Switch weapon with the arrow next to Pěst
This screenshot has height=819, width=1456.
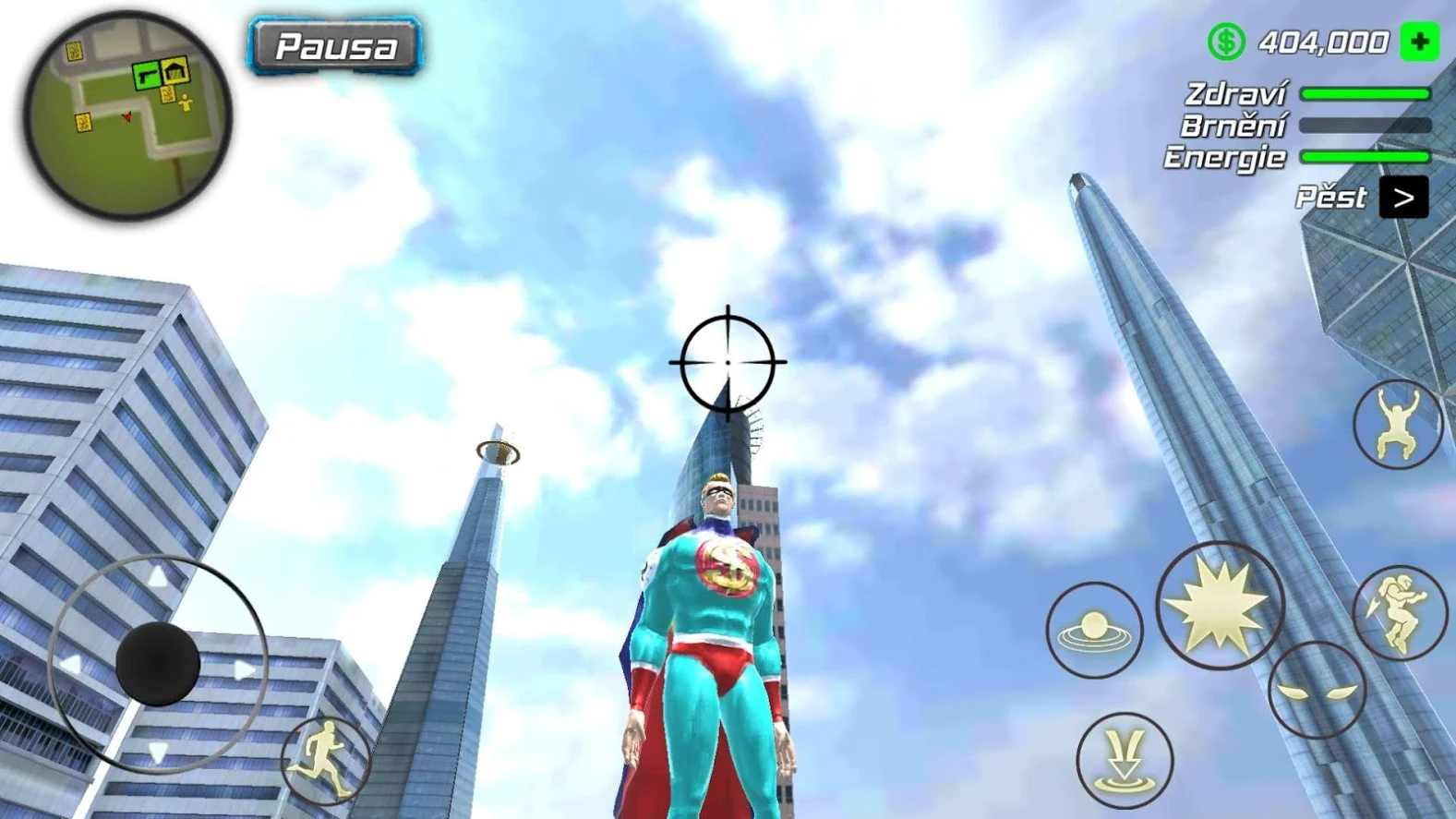[1402, 198]
